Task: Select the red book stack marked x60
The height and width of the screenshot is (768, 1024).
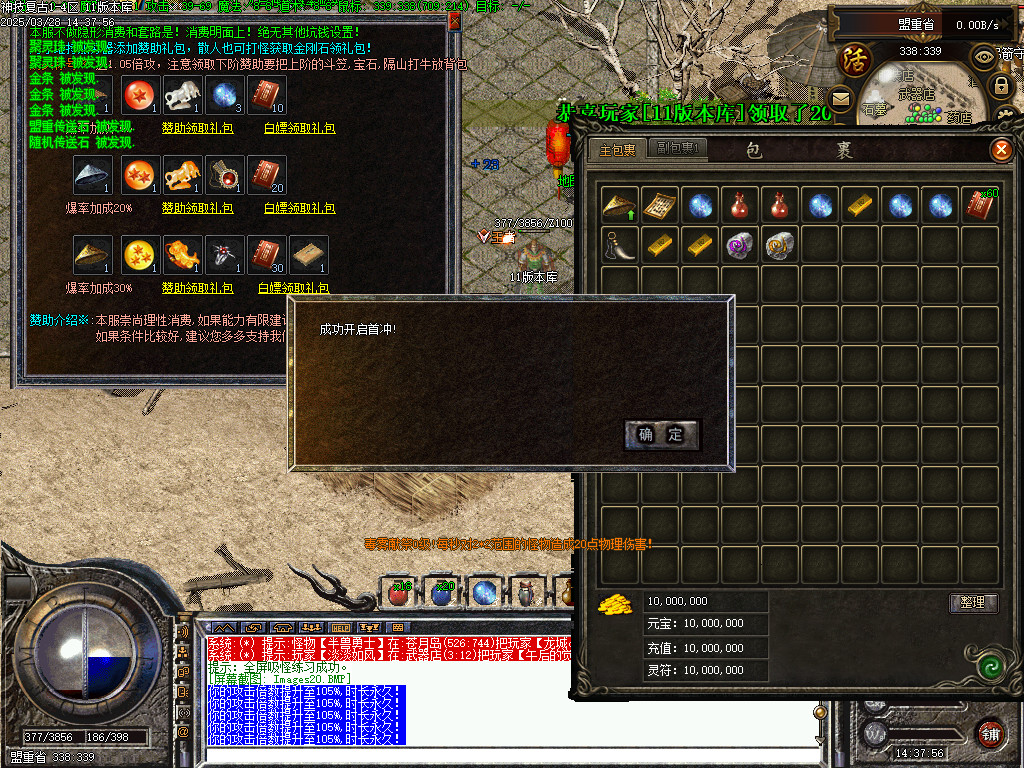Action: click(x=980, y=206)
